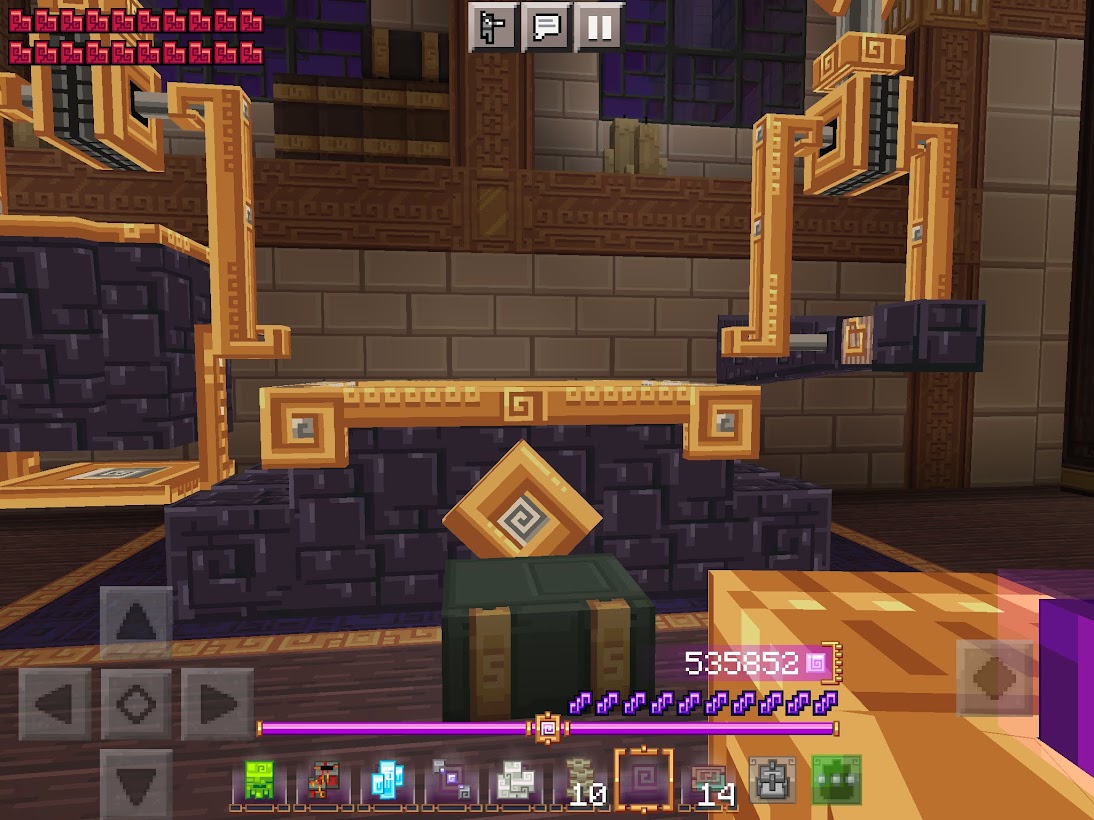Select the cyan crystal hotbar slot

click(x=386, y=780)
